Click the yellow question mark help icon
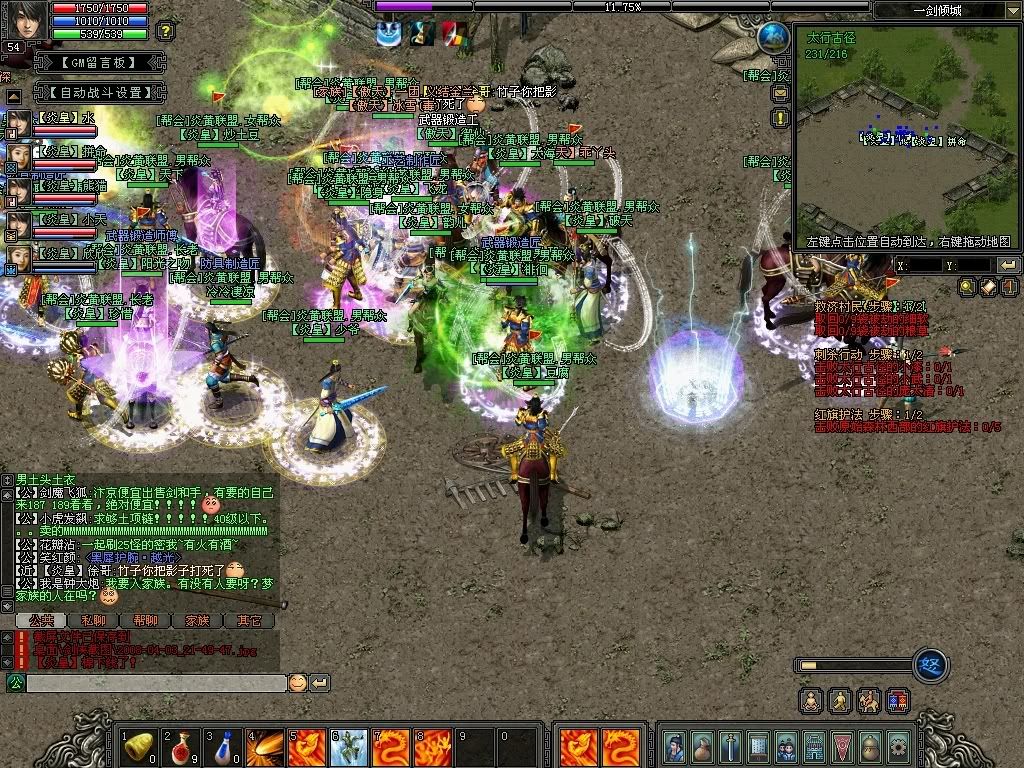 (x=167, y=31)
